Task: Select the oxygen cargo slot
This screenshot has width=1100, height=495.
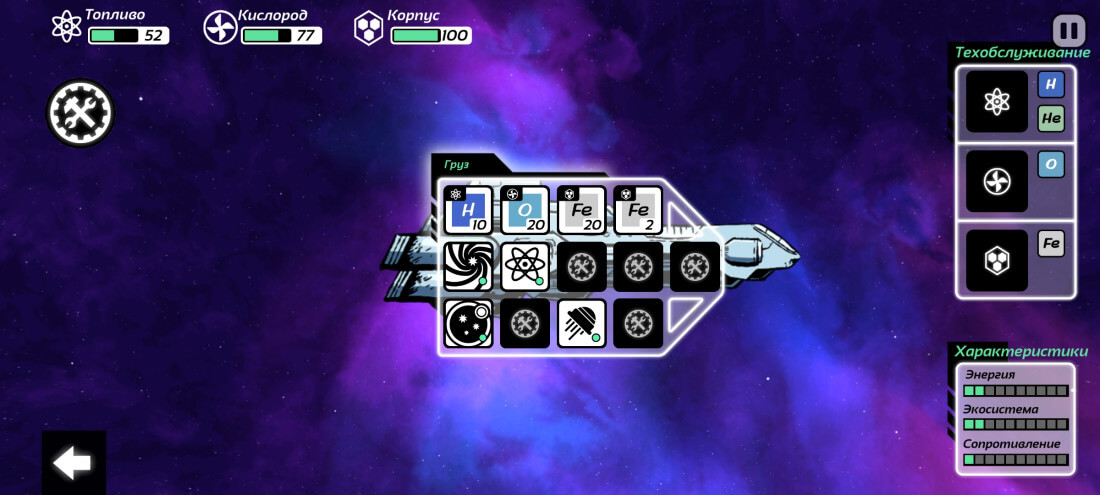Action: click(x=525, y=210)
